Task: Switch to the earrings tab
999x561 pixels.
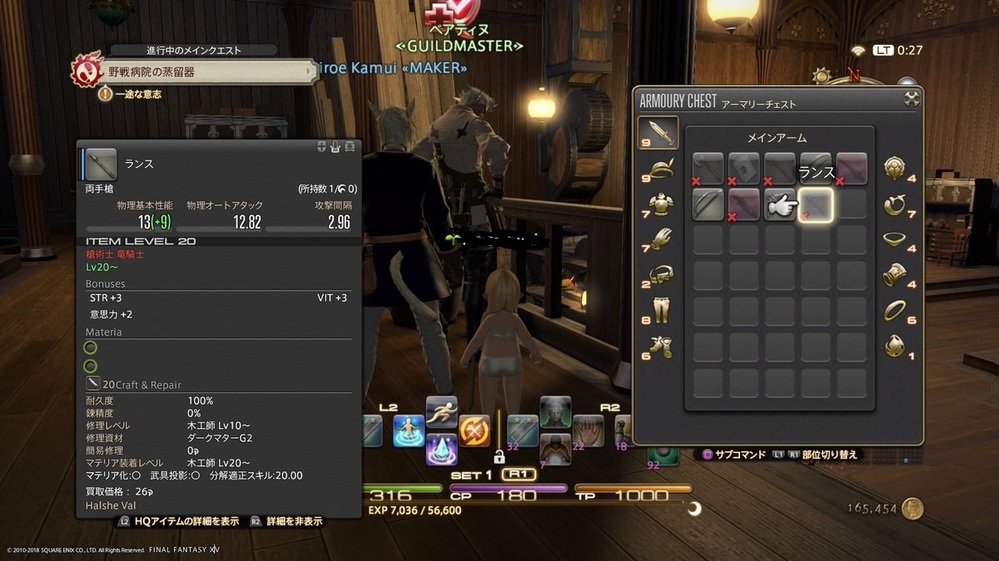Action: pos(896,205)
